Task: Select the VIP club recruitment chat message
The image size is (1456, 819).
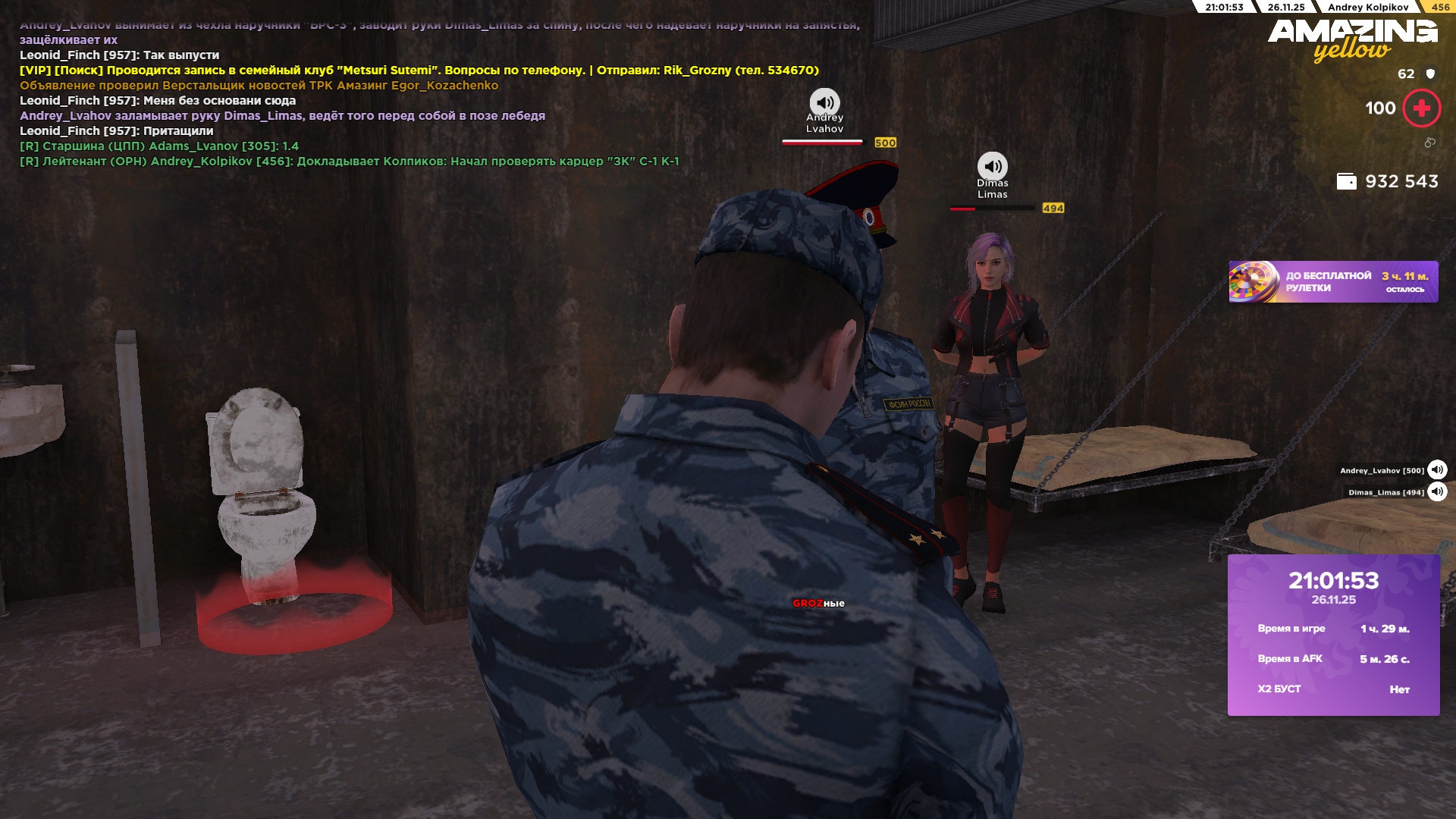Action: 419,71
